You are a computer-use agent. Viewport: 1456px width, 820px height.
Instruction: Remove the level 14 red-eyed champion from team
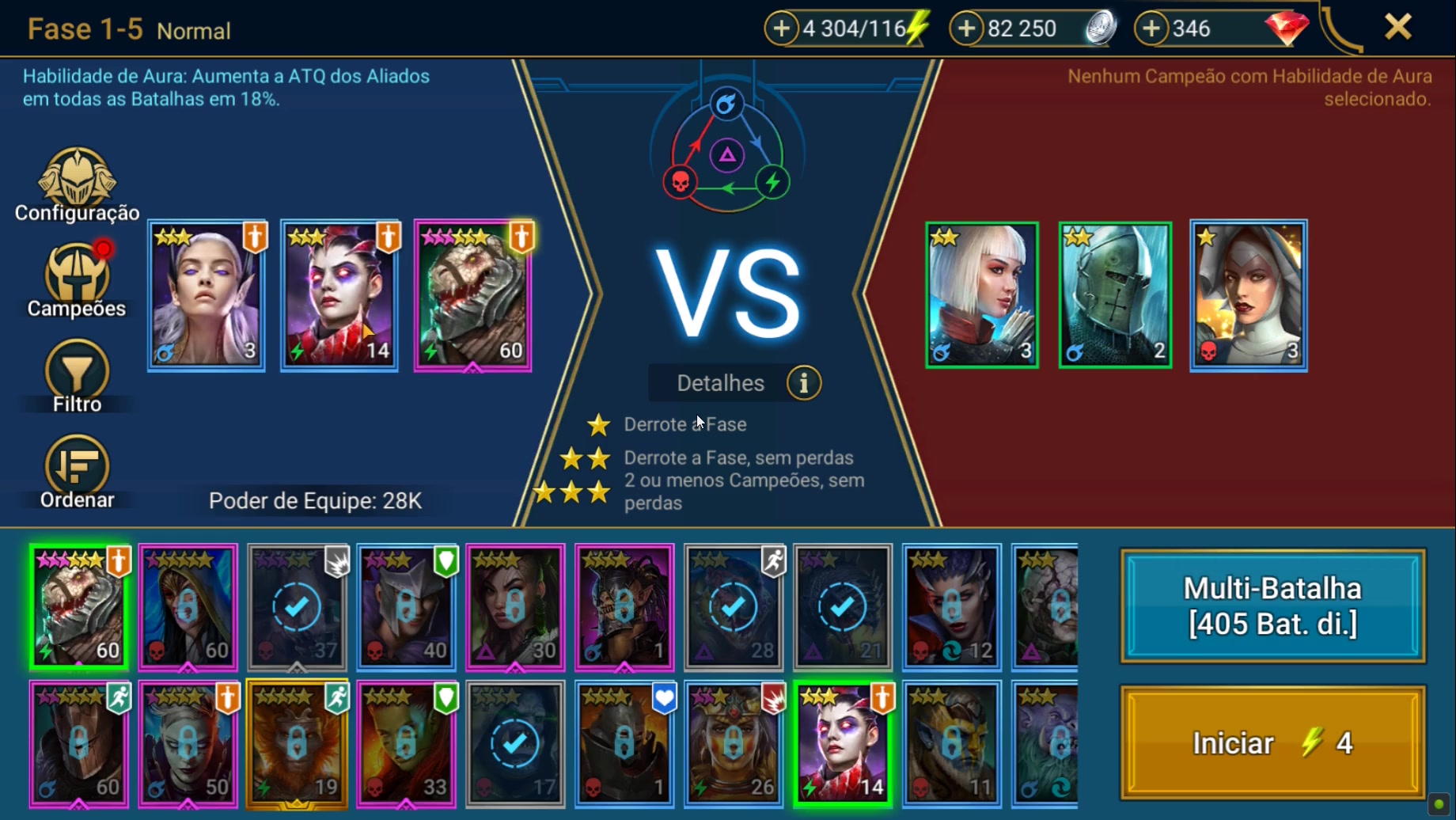(x=339, y=296)
